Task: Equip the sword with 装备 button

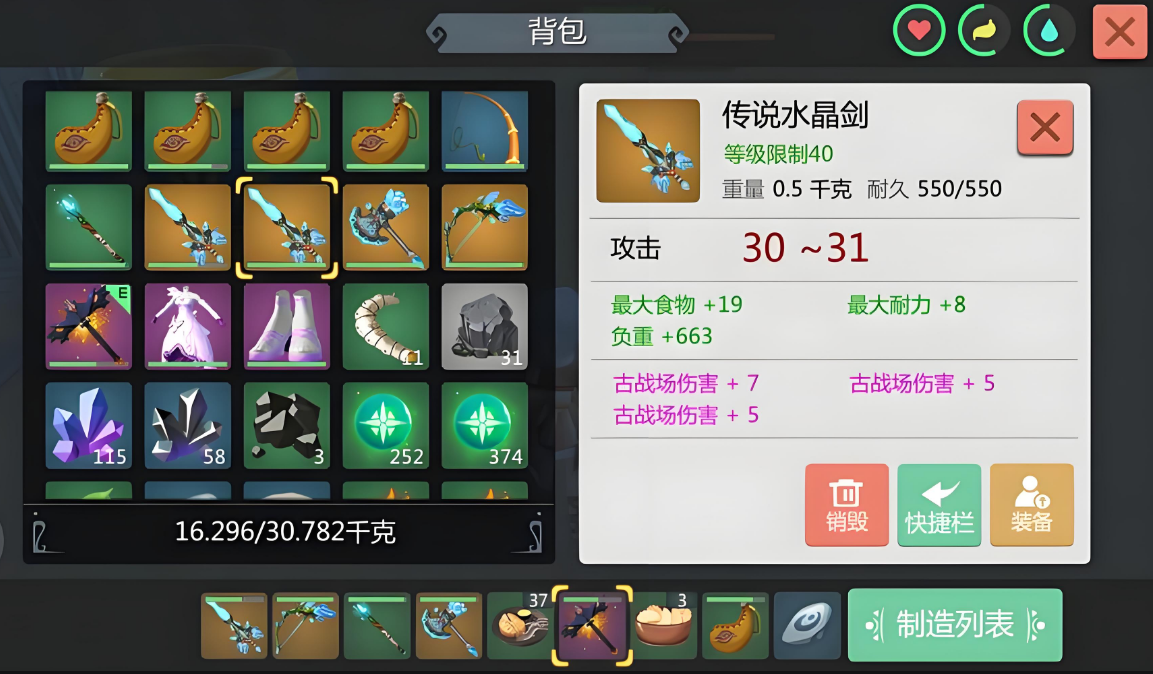Action: coord(1031,504)
